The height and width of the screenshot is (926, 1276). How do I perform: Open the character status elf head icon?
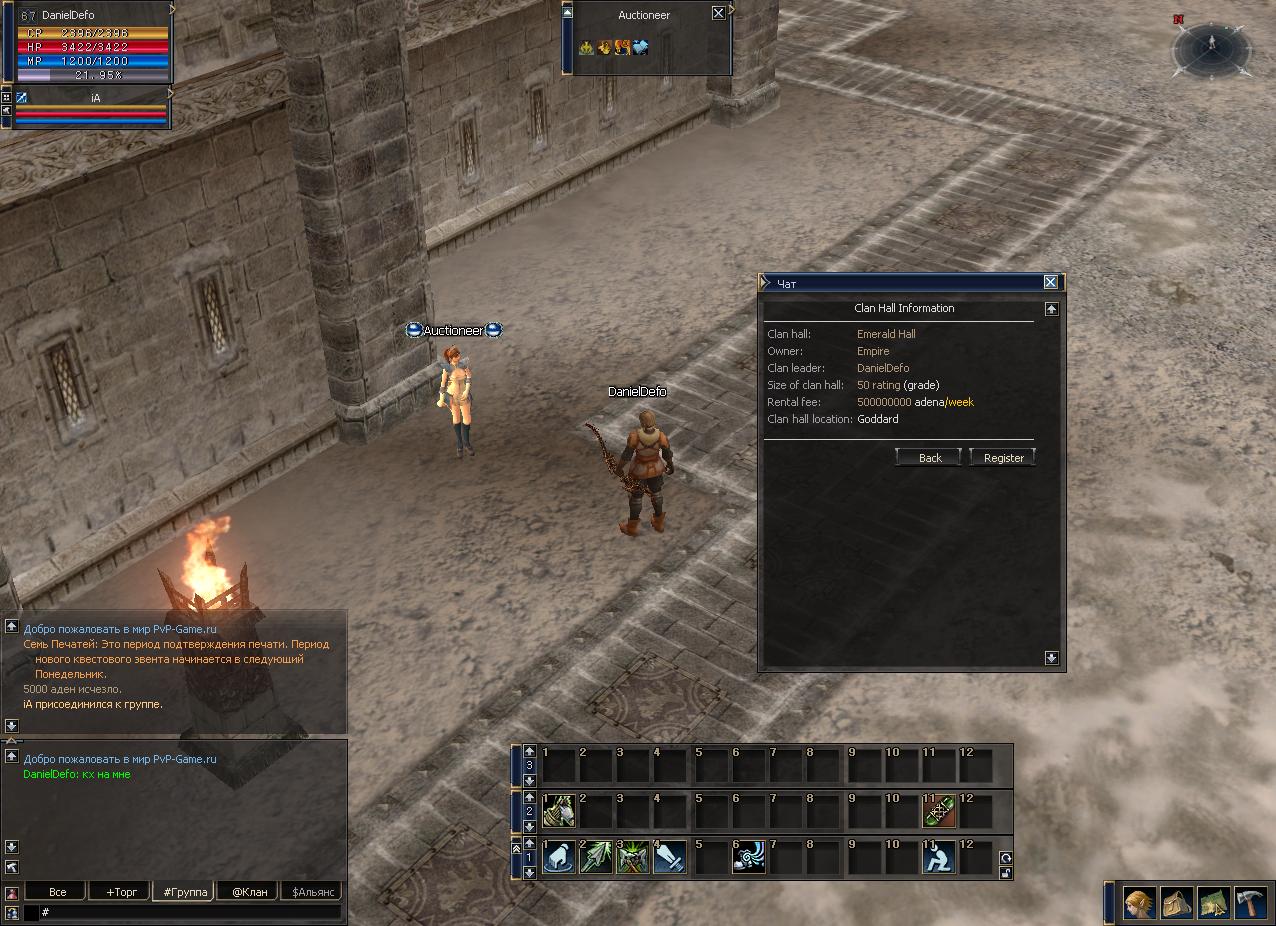pyautogui.click(x=1139, y=902)
